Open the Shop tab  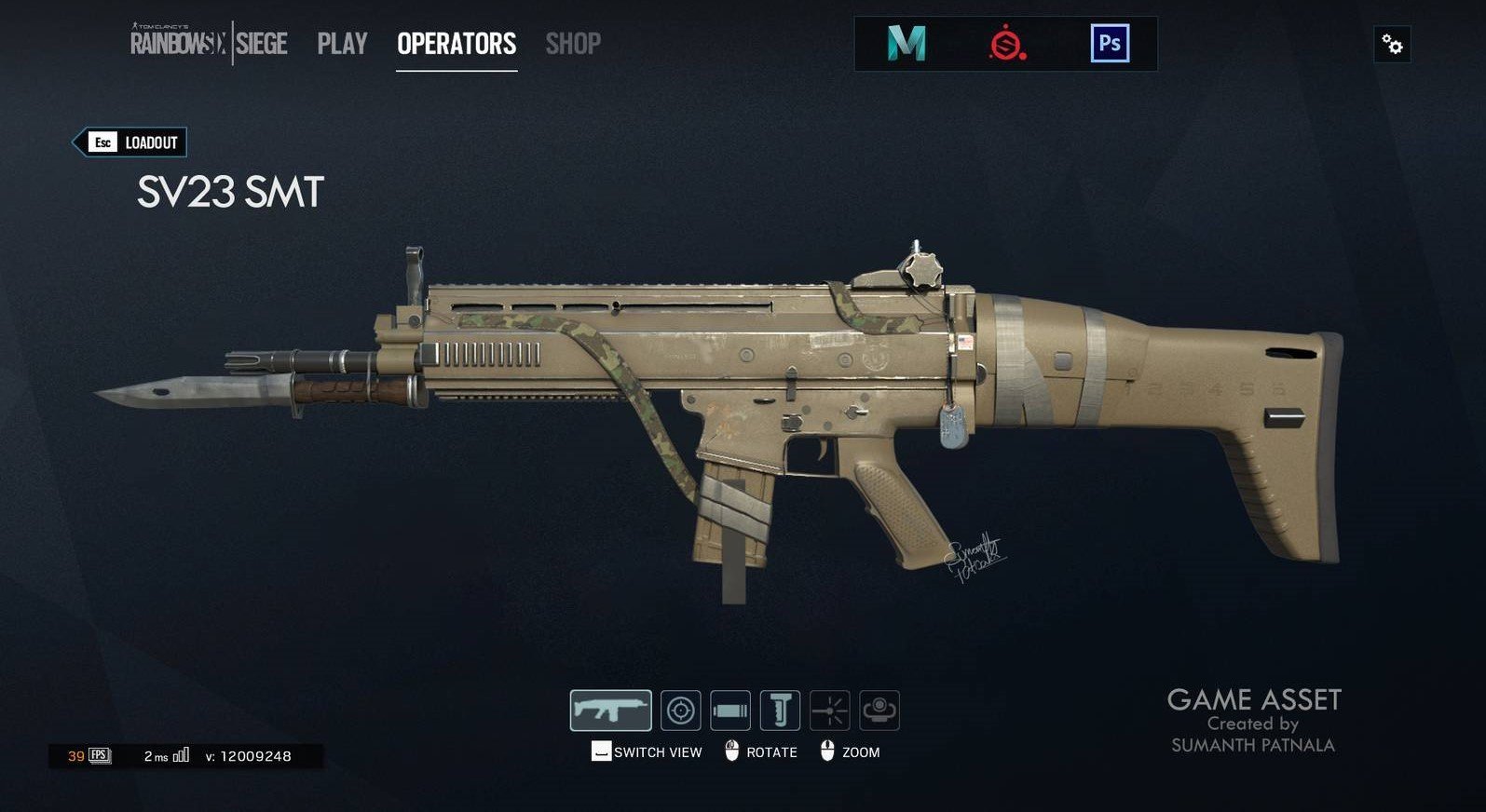pos(573,44)
